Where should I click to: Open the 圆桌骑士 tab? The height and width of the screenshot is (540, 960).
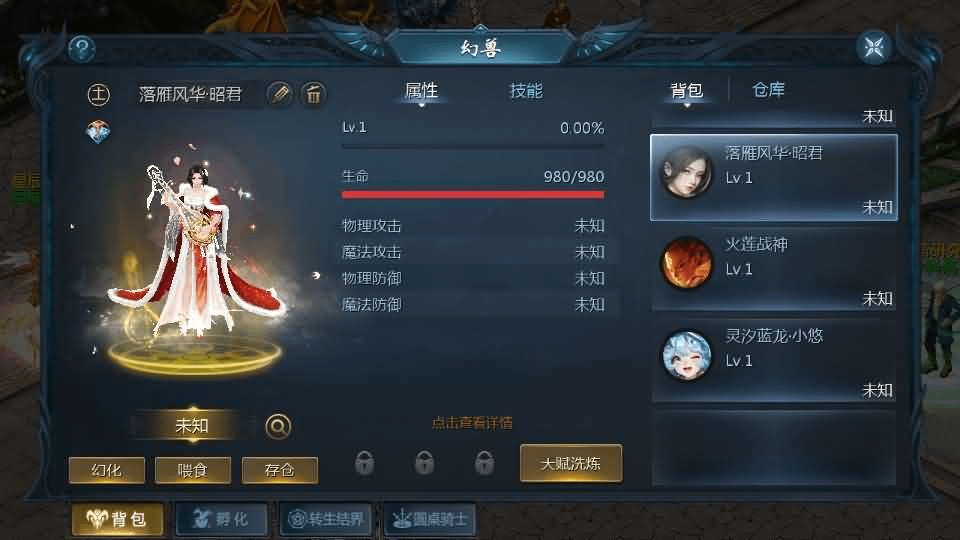[430, 519]
